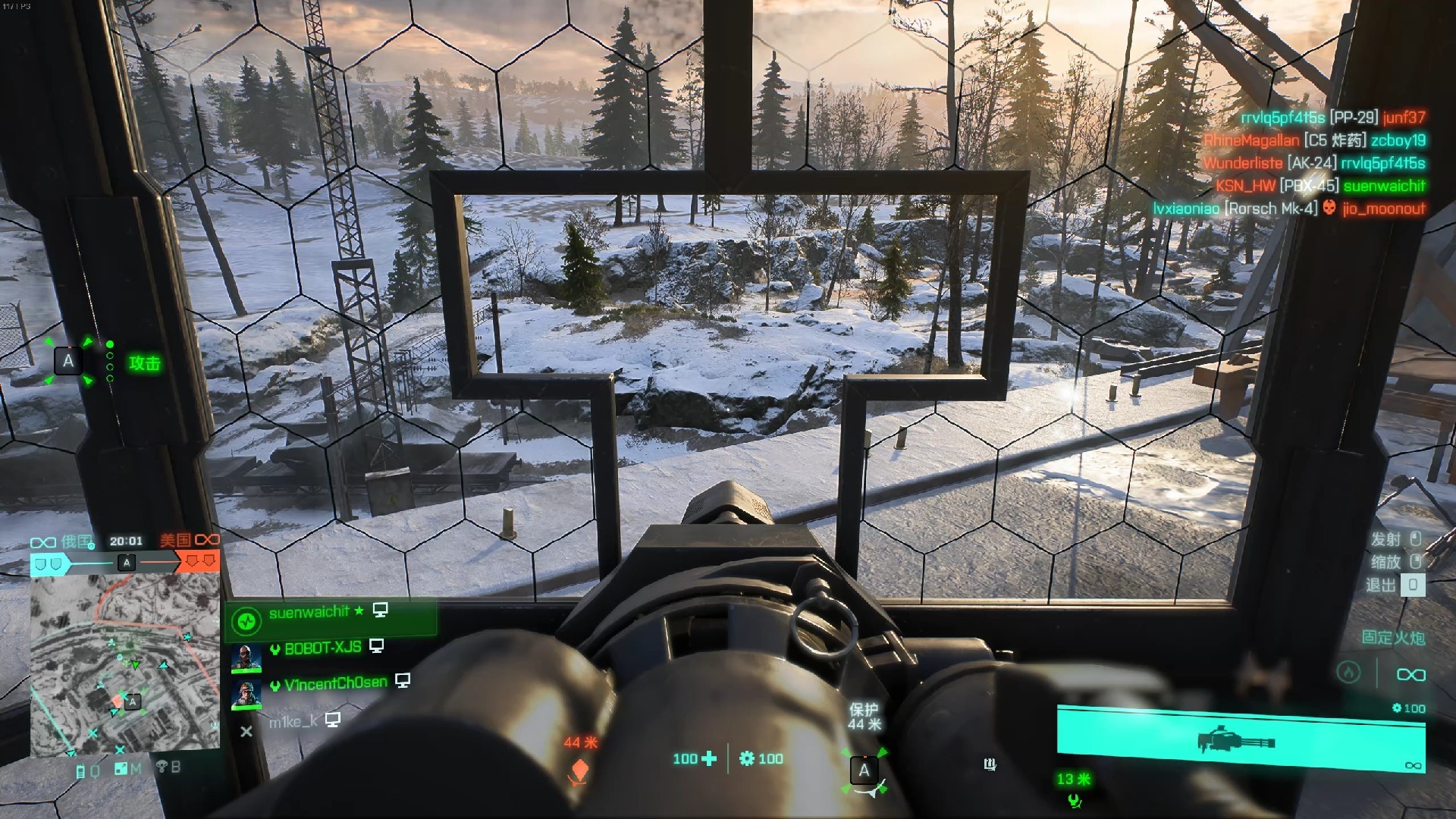Click the lvxiaoniao Rorsch Mk-4 kill feed entry

click(x=1288, y=209)
